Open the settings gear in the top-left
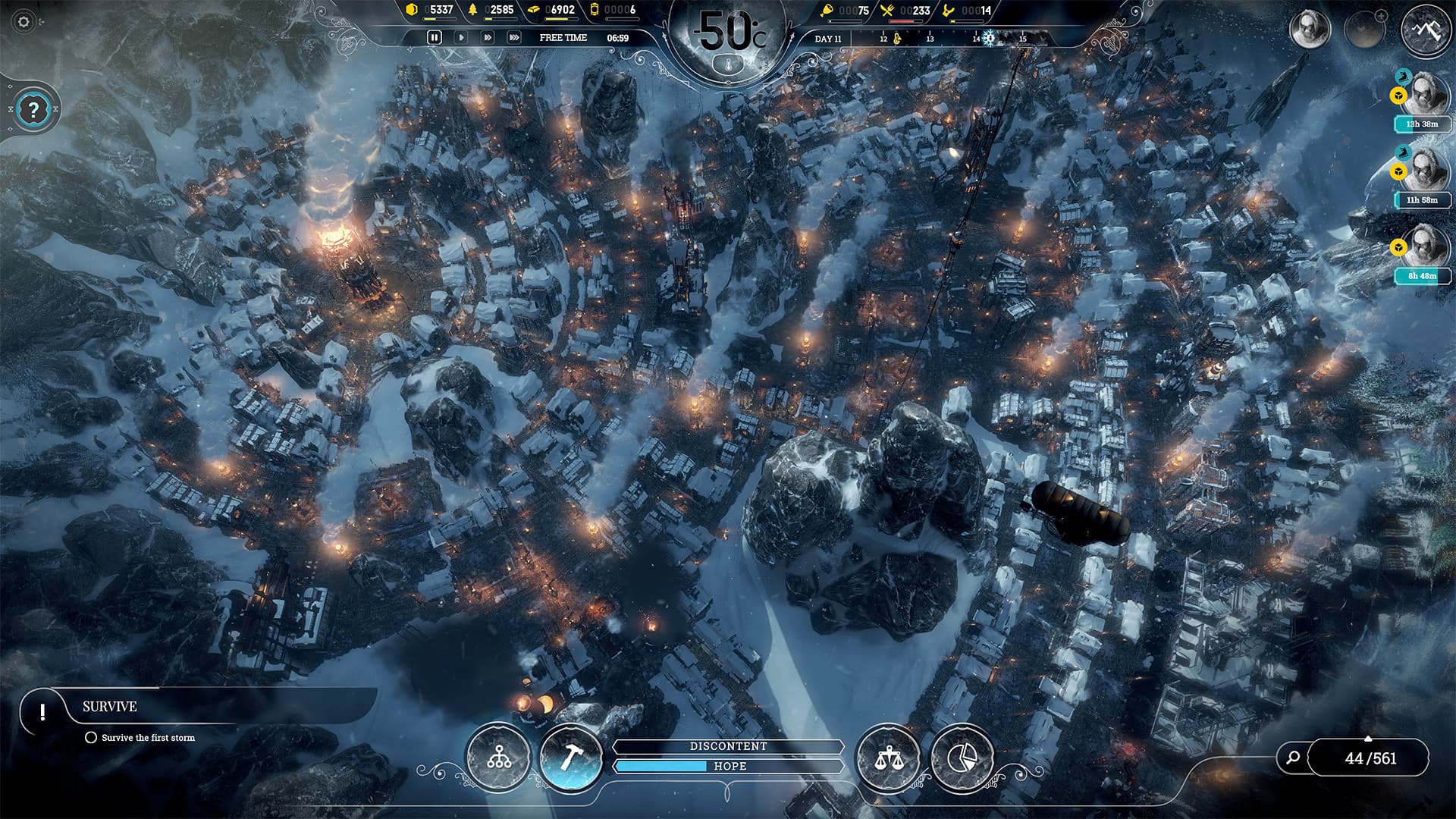This screenshot has height=819, width=1456. (23, 23)
